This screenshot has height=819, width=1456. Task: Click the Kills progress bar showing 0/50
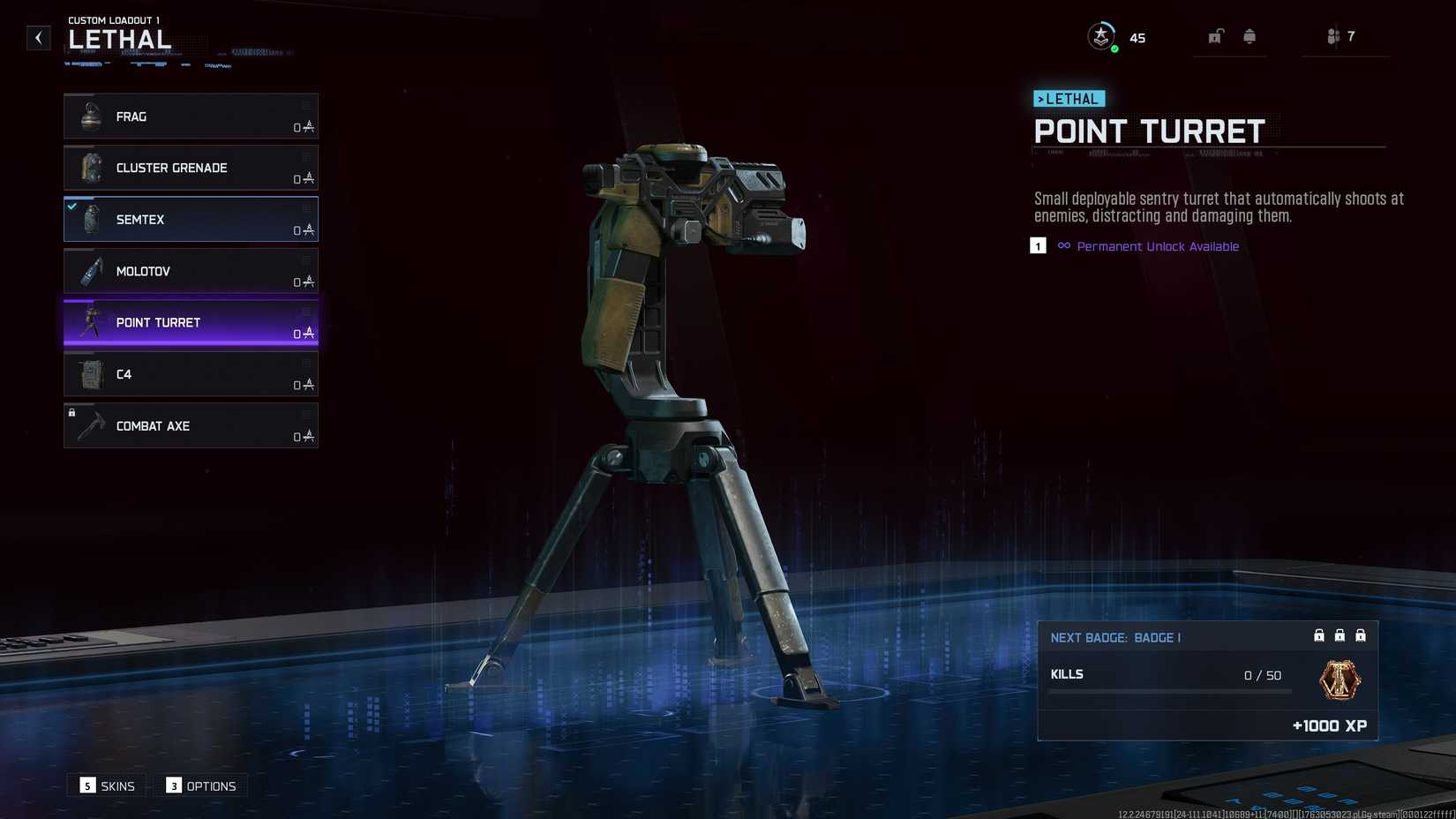[x=1169, y=691]
